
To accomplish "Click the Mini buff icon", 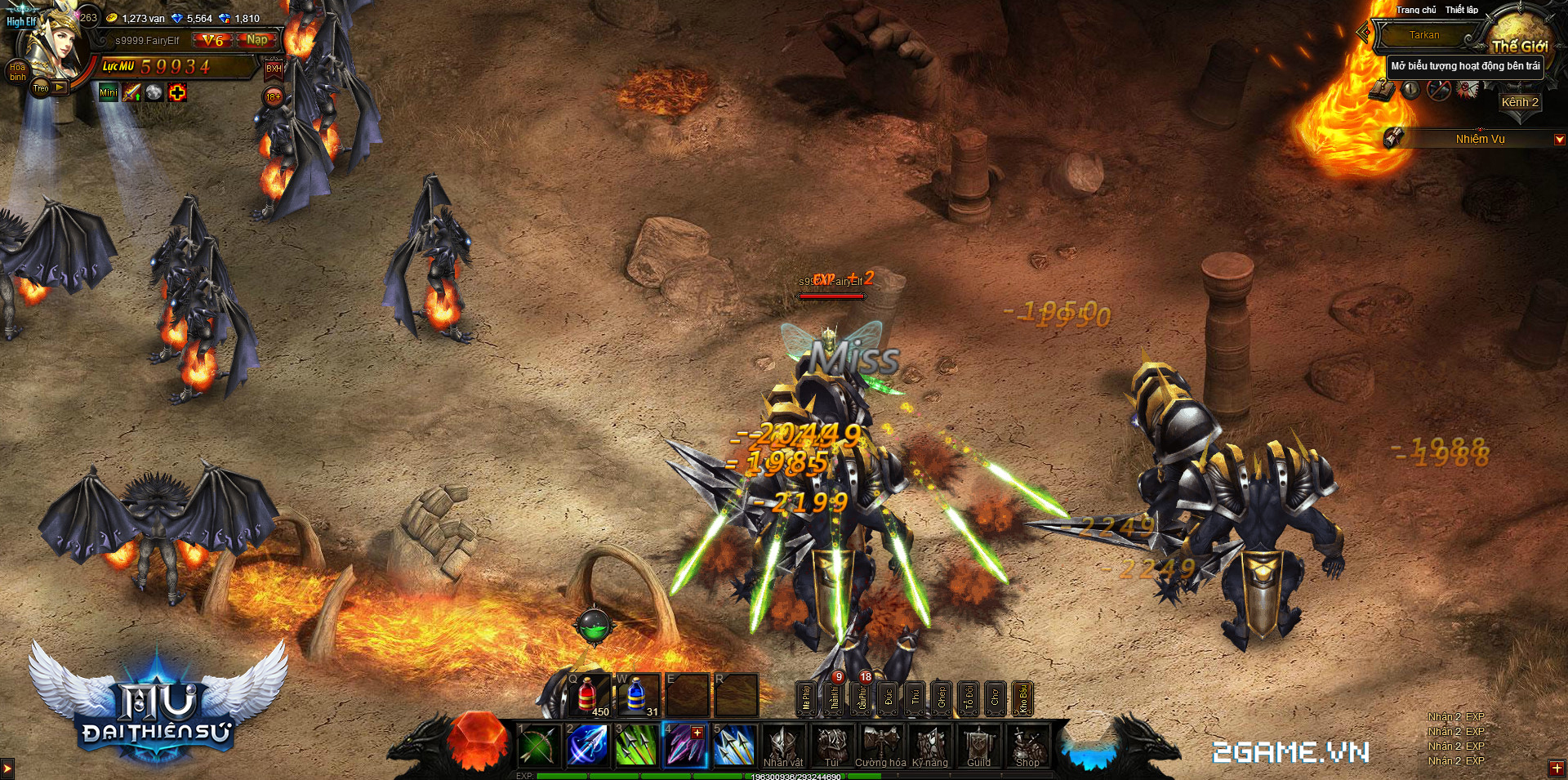I will [108, 93].
